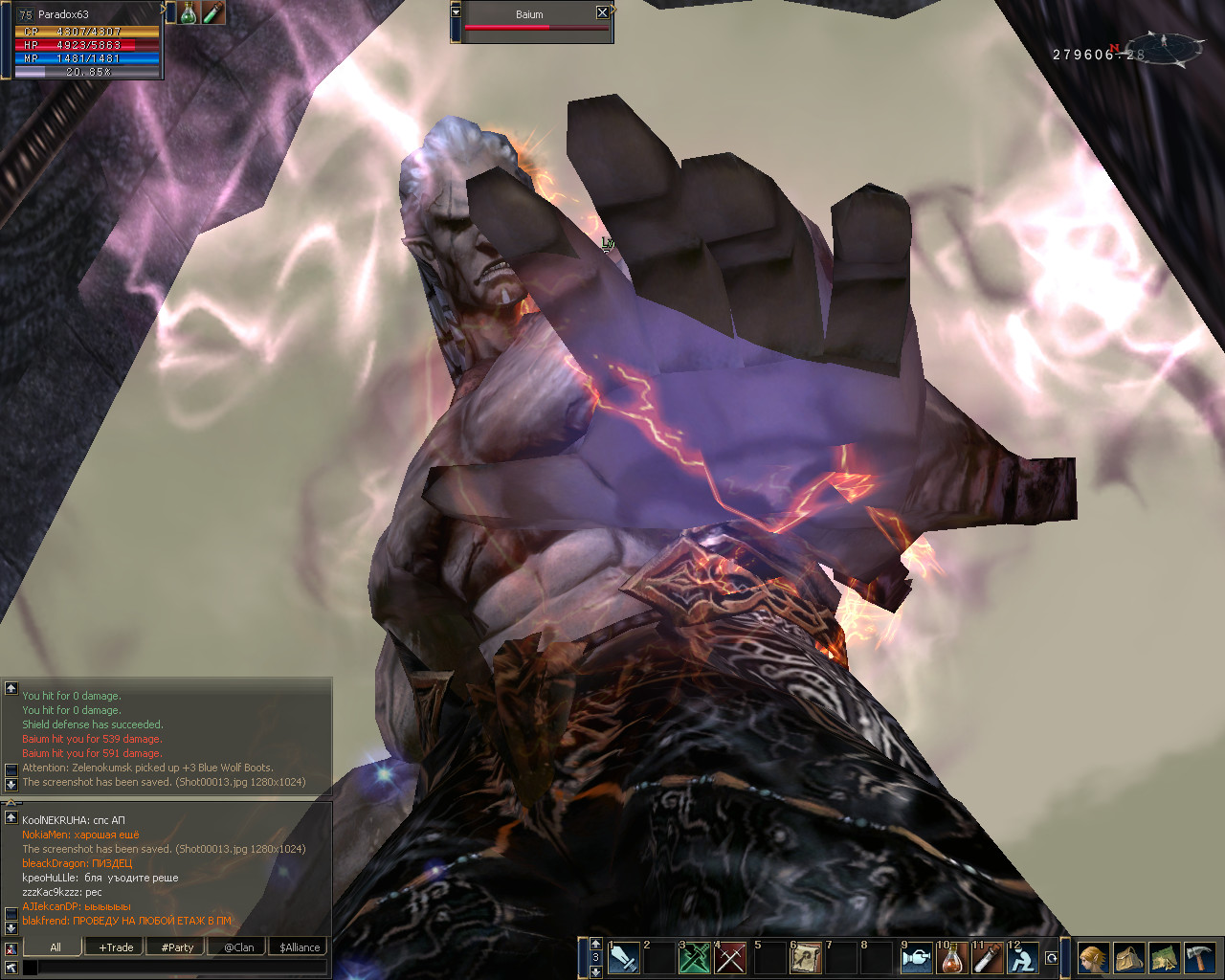Use the vial item in slot 11

pyautogui.click(x=988, y=957)
